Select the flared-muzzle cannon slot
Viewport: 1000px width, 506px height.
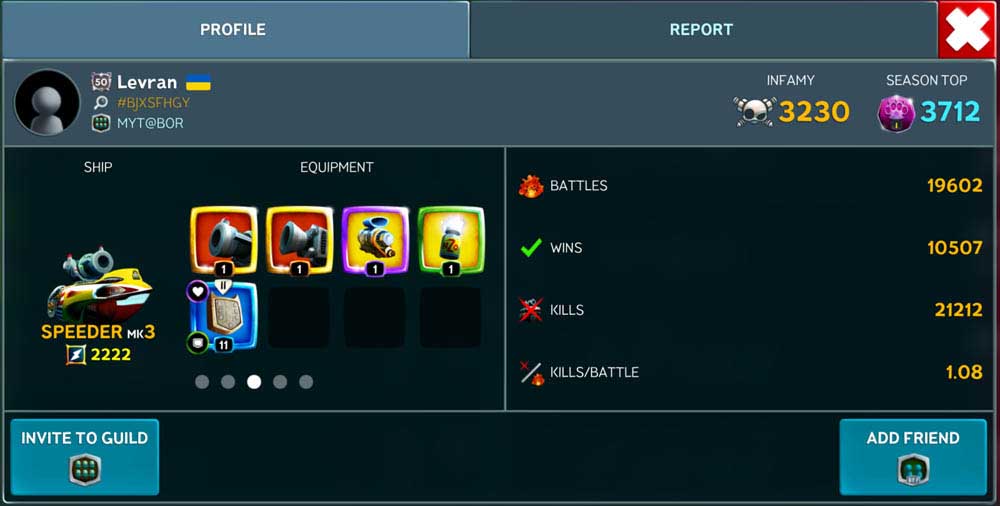pyautogui.click(x=299, y=240)
